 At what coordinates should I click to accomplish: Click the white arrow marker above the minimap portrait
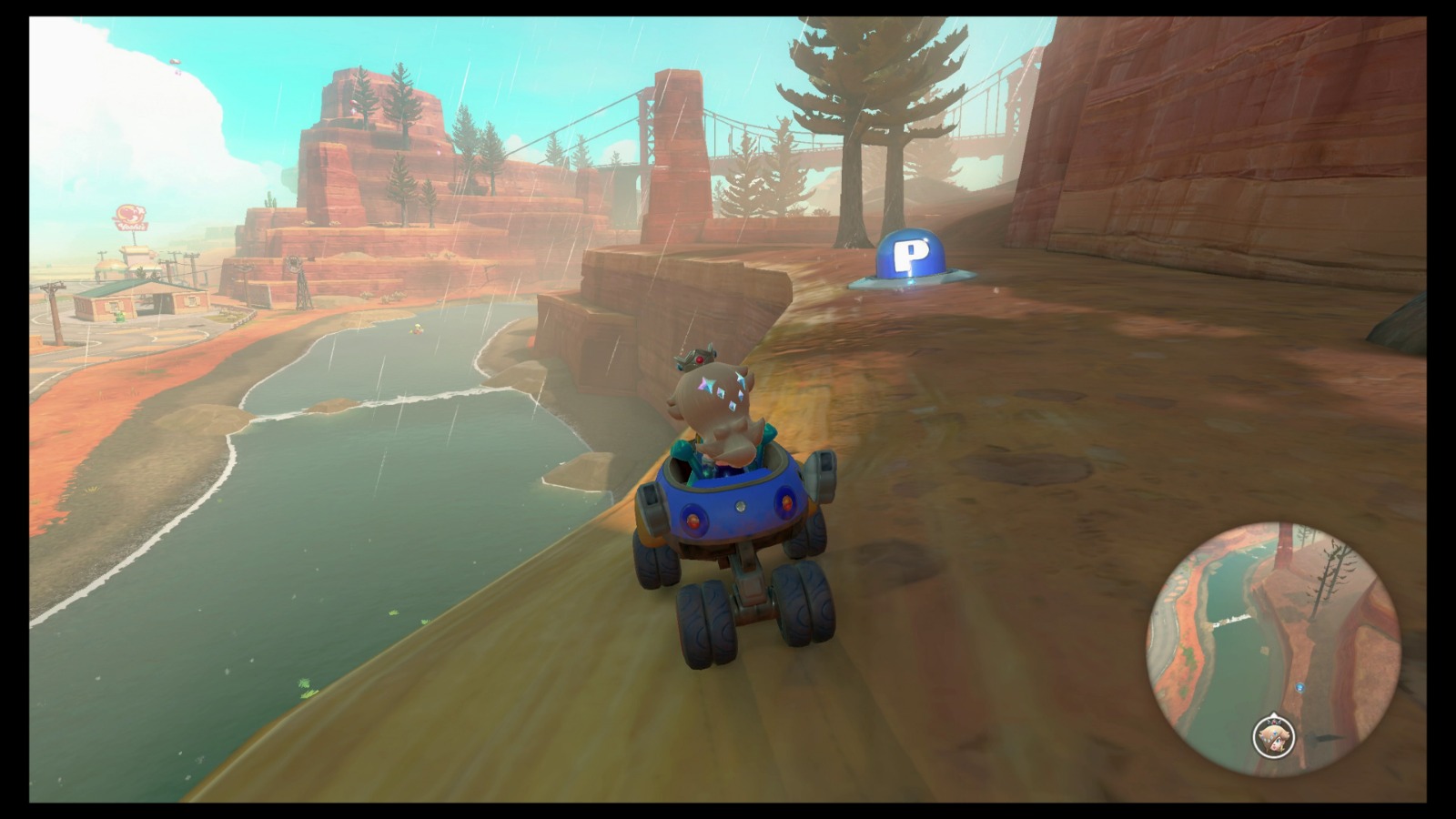click(x=1273, y=714)
